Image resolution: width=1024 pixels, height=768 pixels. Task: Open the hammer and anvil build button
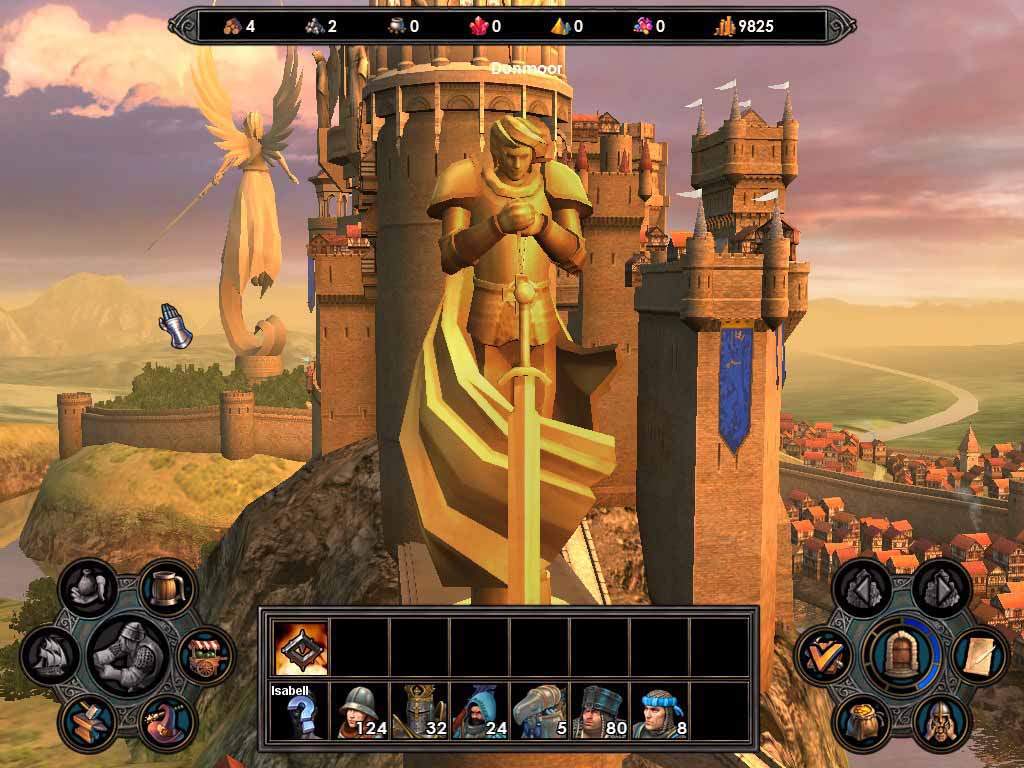[88, 722]
